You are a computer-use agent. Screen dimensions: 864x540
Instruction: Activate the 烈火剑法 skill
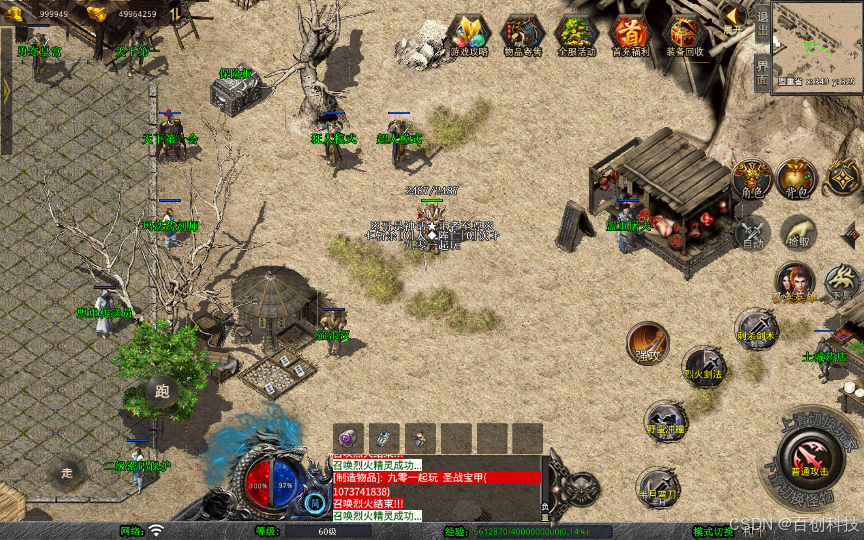pyautogui.click(x=703, y=366)
